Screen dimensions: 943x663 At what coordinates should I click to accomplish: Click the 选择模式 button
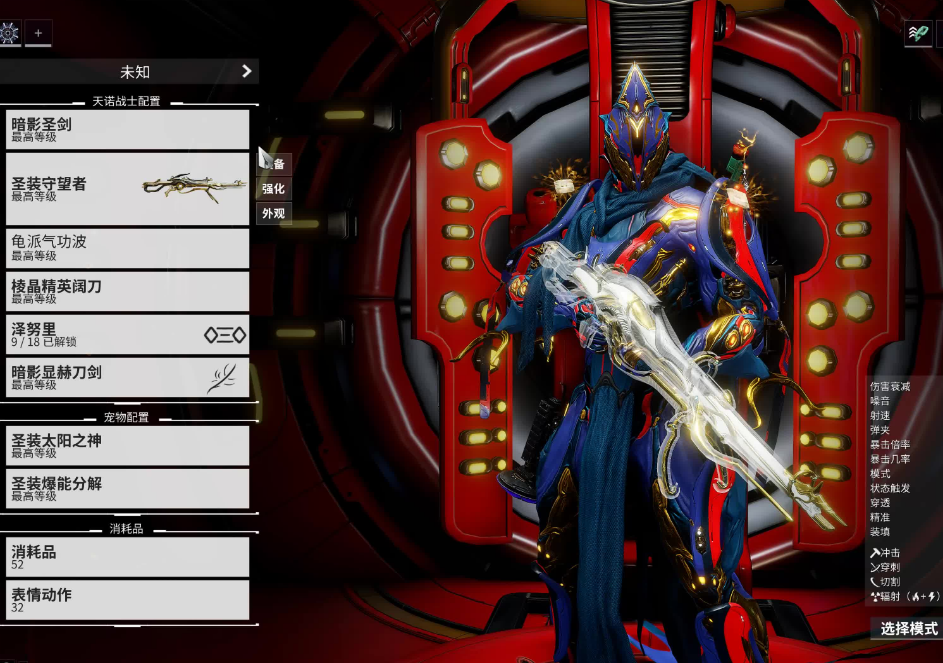coord(908,629)
